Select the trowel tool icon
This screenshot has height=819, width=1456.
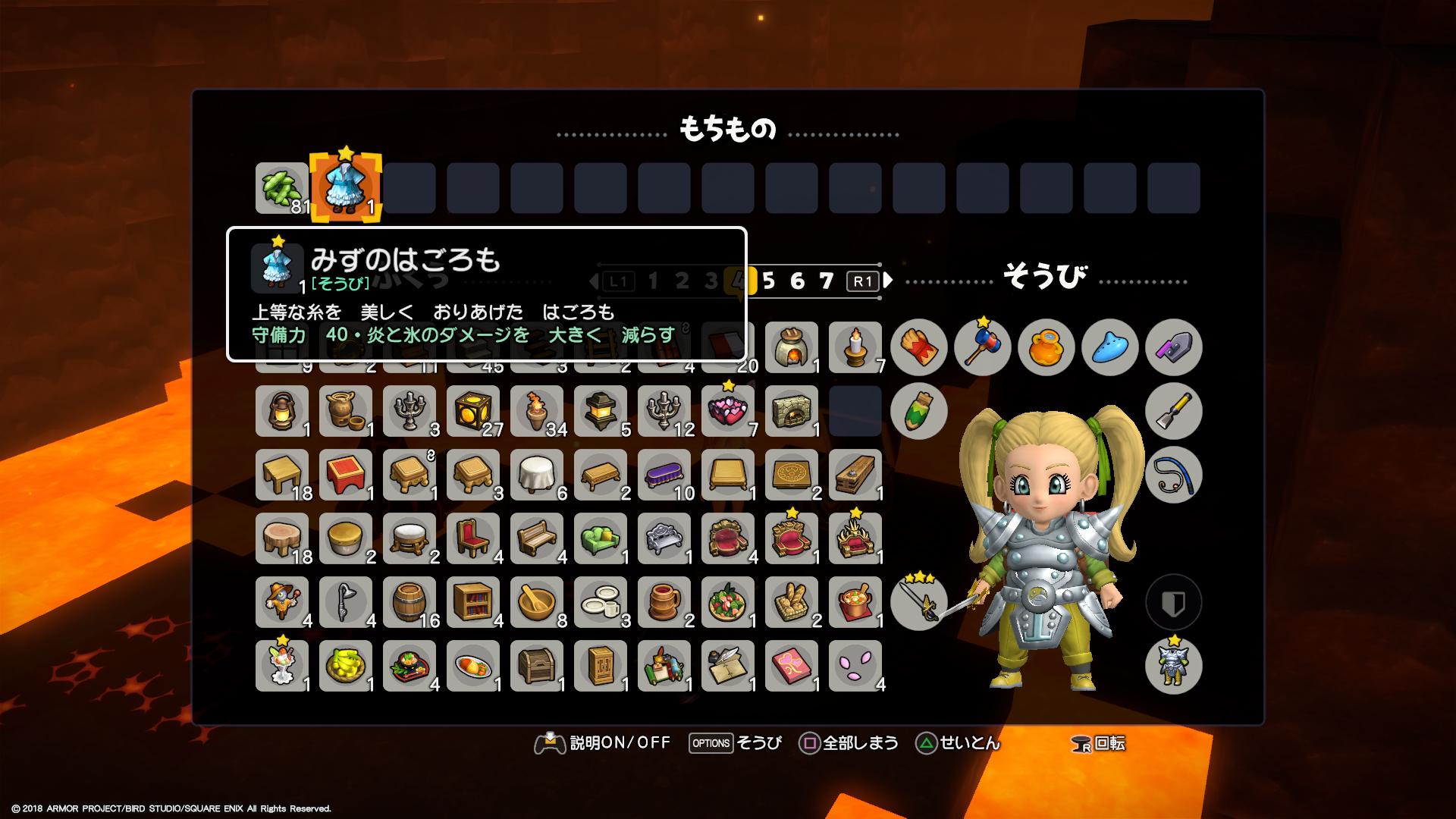click(x=1173, y=347)
